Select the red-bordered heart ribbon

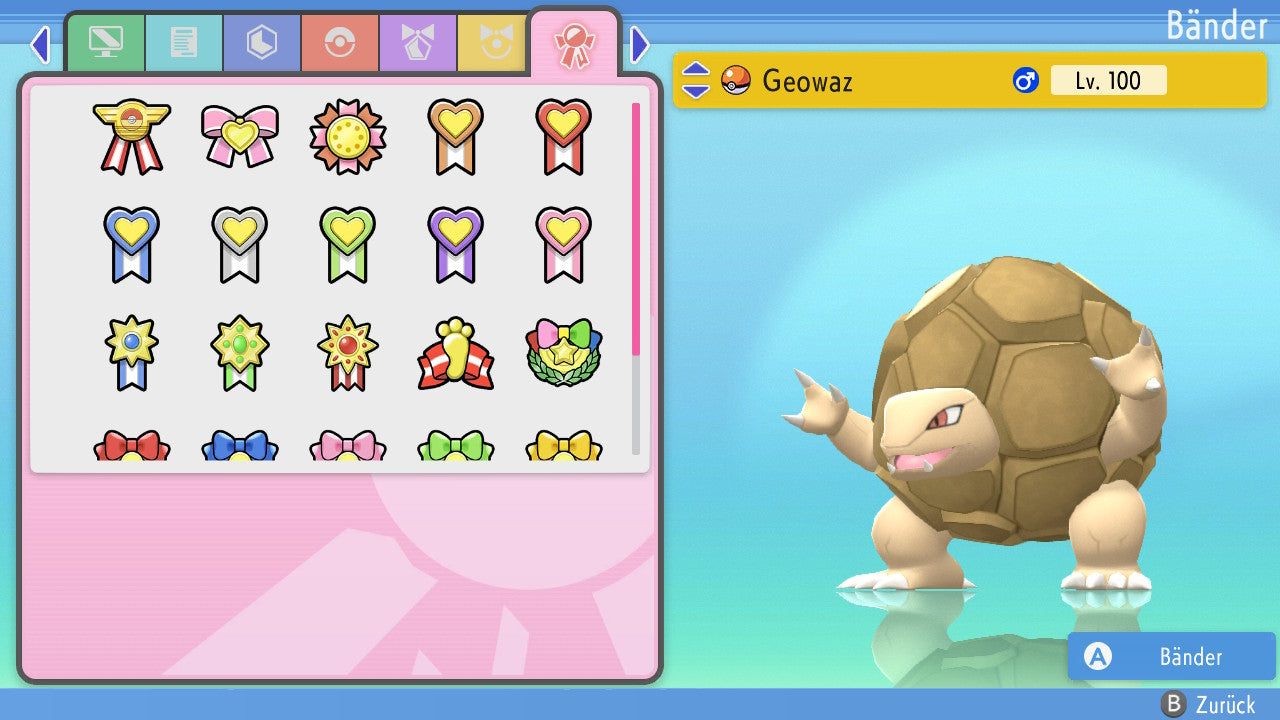tap(563, 135)
